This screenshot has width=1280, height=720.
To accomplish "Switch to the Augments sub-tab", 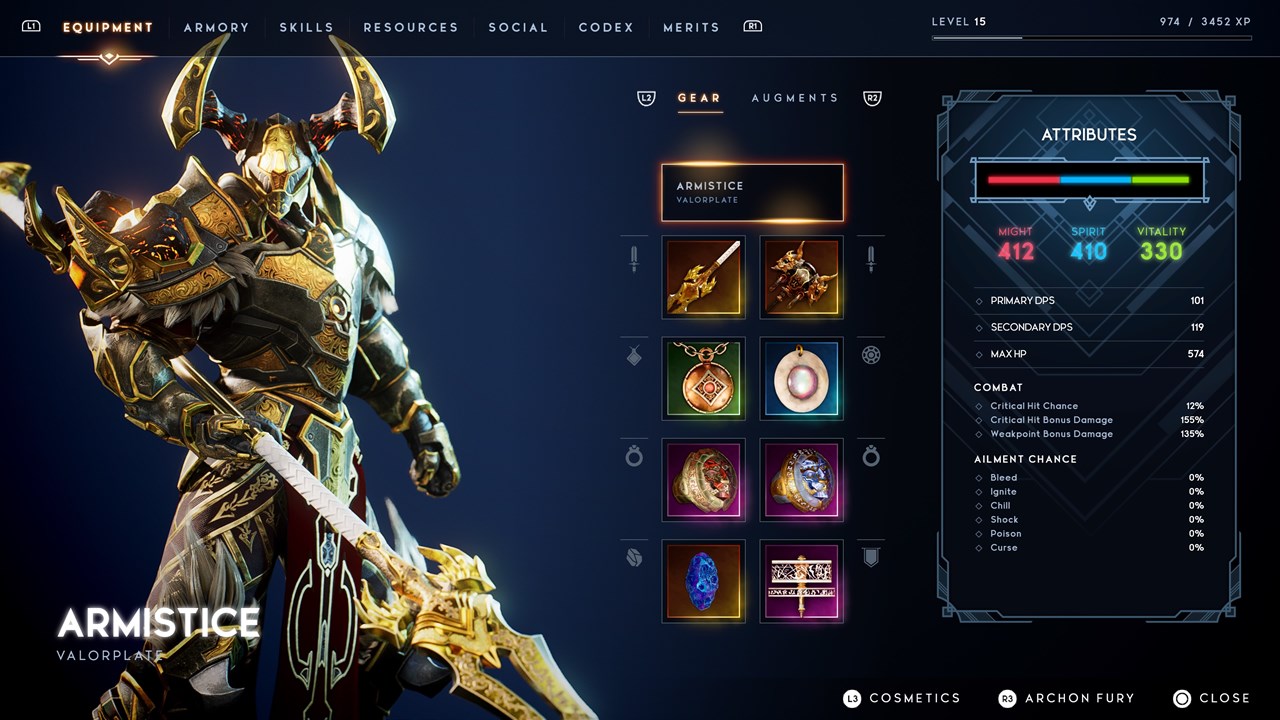I will click(x=795, y=98).
